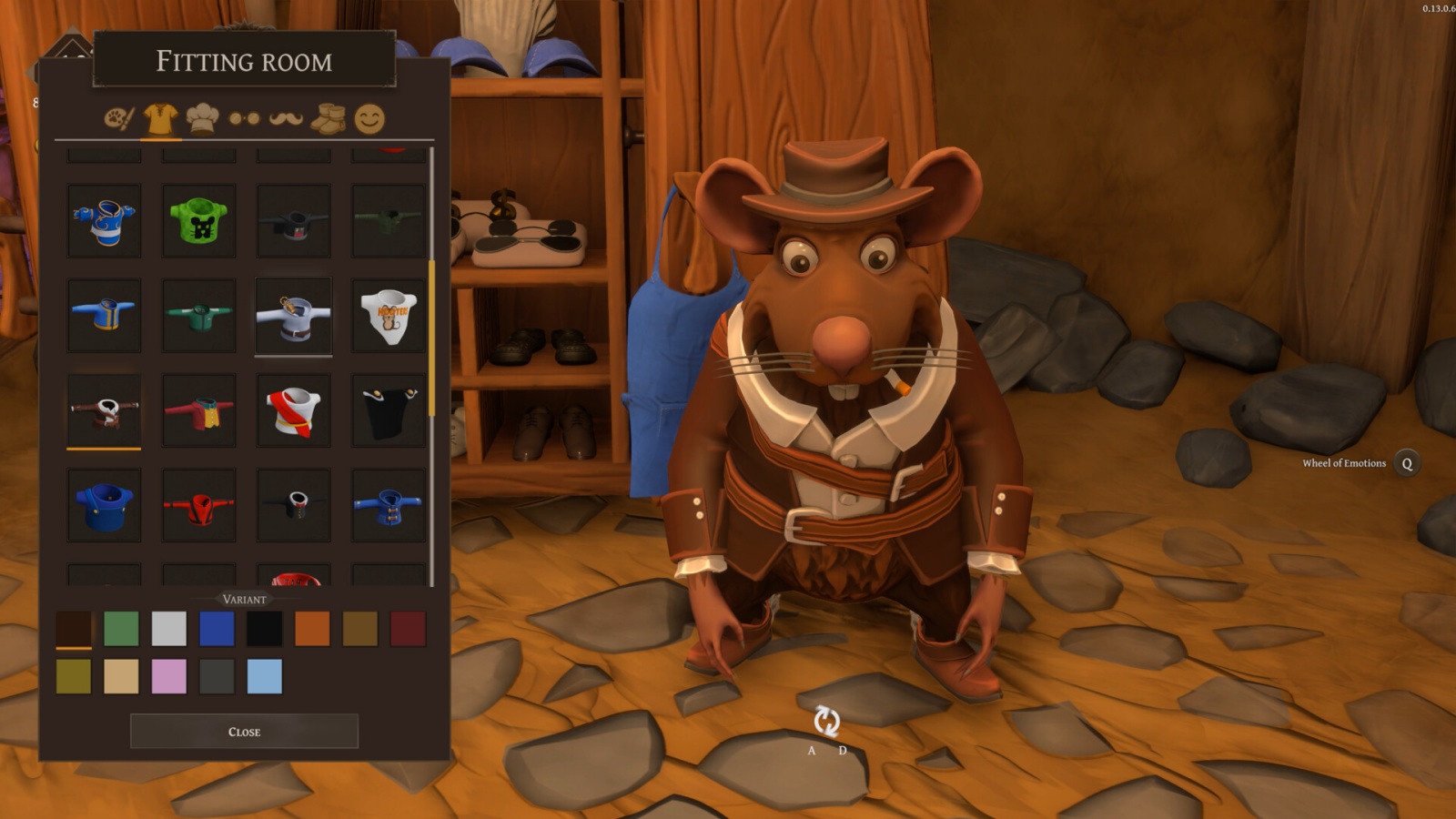Pick the maroon jacket with yellow vest
The image size is (1456, 819).
coord(198,410)
